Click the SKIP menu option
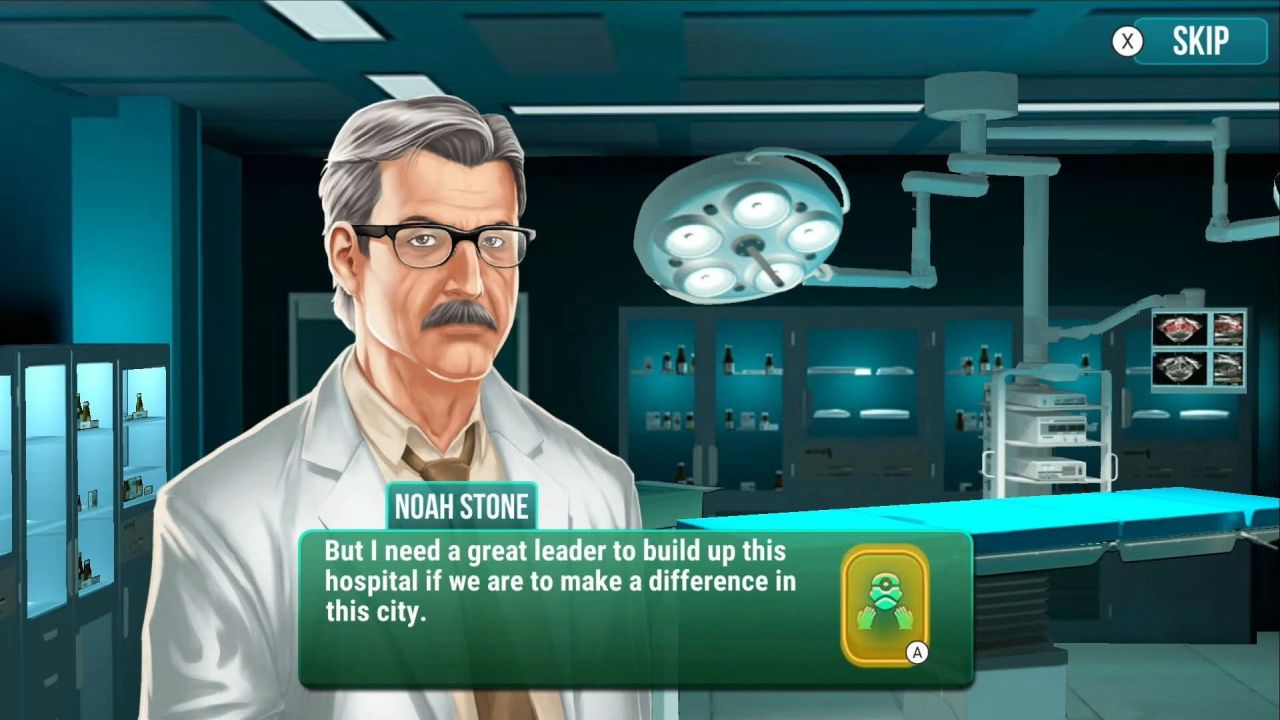This screenshot has width=1280, height=720. click(1200, 40)
